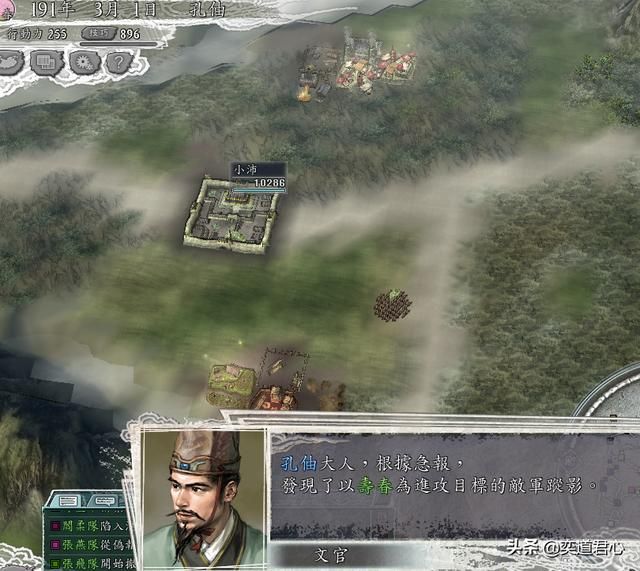Open the map overview icon

(14, 62)
